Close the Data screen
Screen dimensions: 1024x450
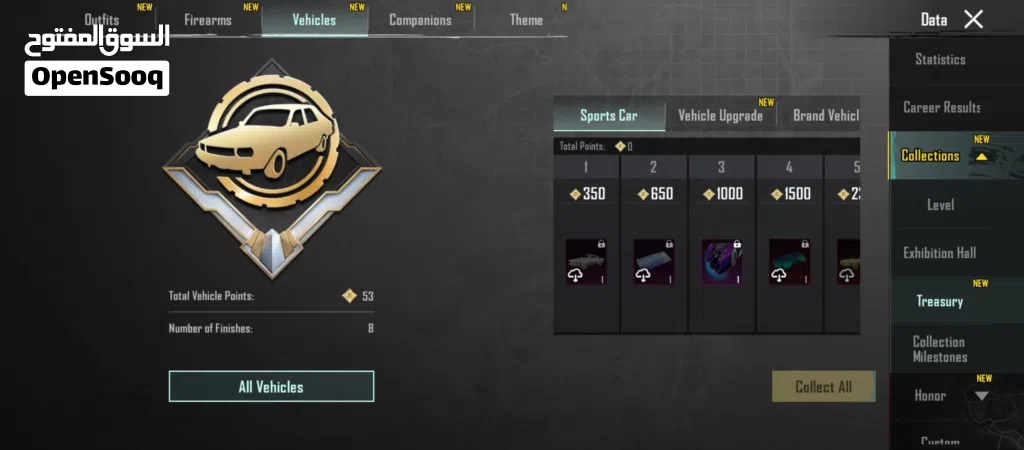click(973, 19)
